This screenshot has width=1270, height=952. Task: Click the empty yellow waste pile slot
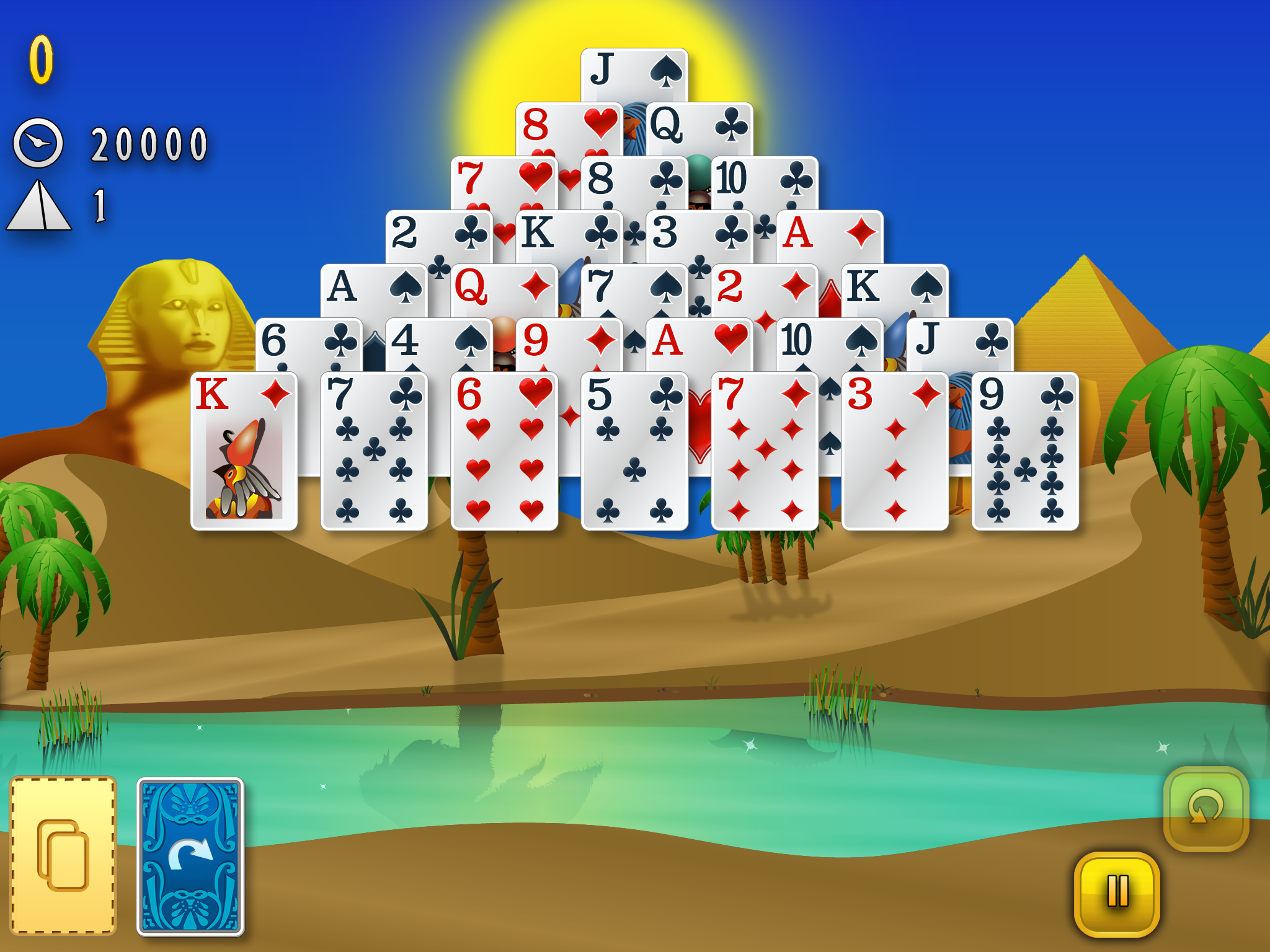[63, 855]
